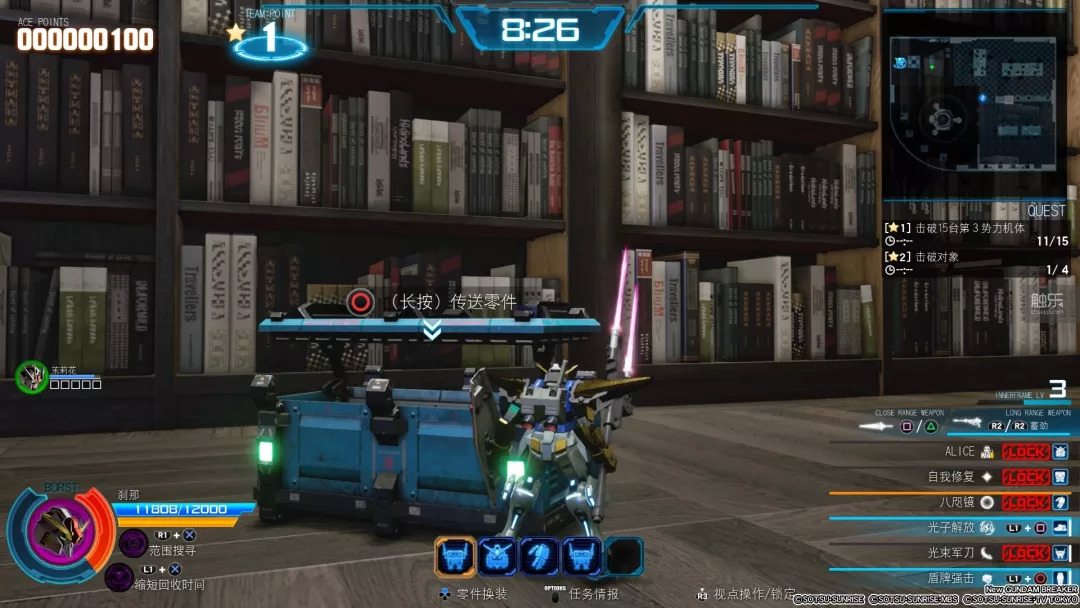Image resolution: width=1080 pixels, height=608 pixels.
Task: Select teammate 茉莉花's portrait
Action: (32, 376)
